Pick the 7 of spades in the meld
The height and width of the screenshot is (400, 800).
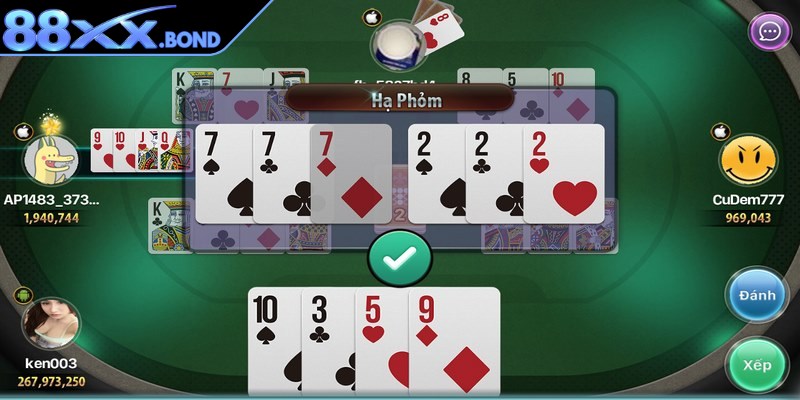pos(224,175)
